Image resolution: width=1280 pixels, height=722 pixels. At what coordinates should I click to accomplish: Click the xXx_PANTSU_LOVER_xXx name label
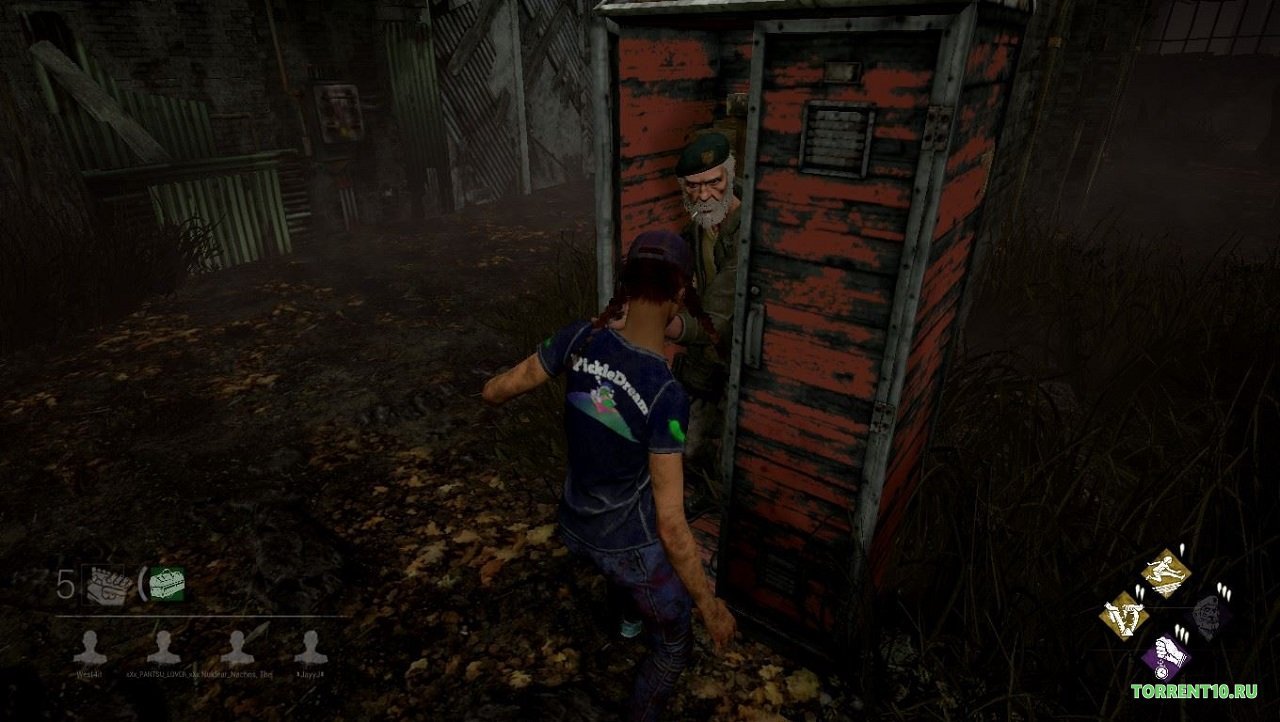[x=162, y=672]
